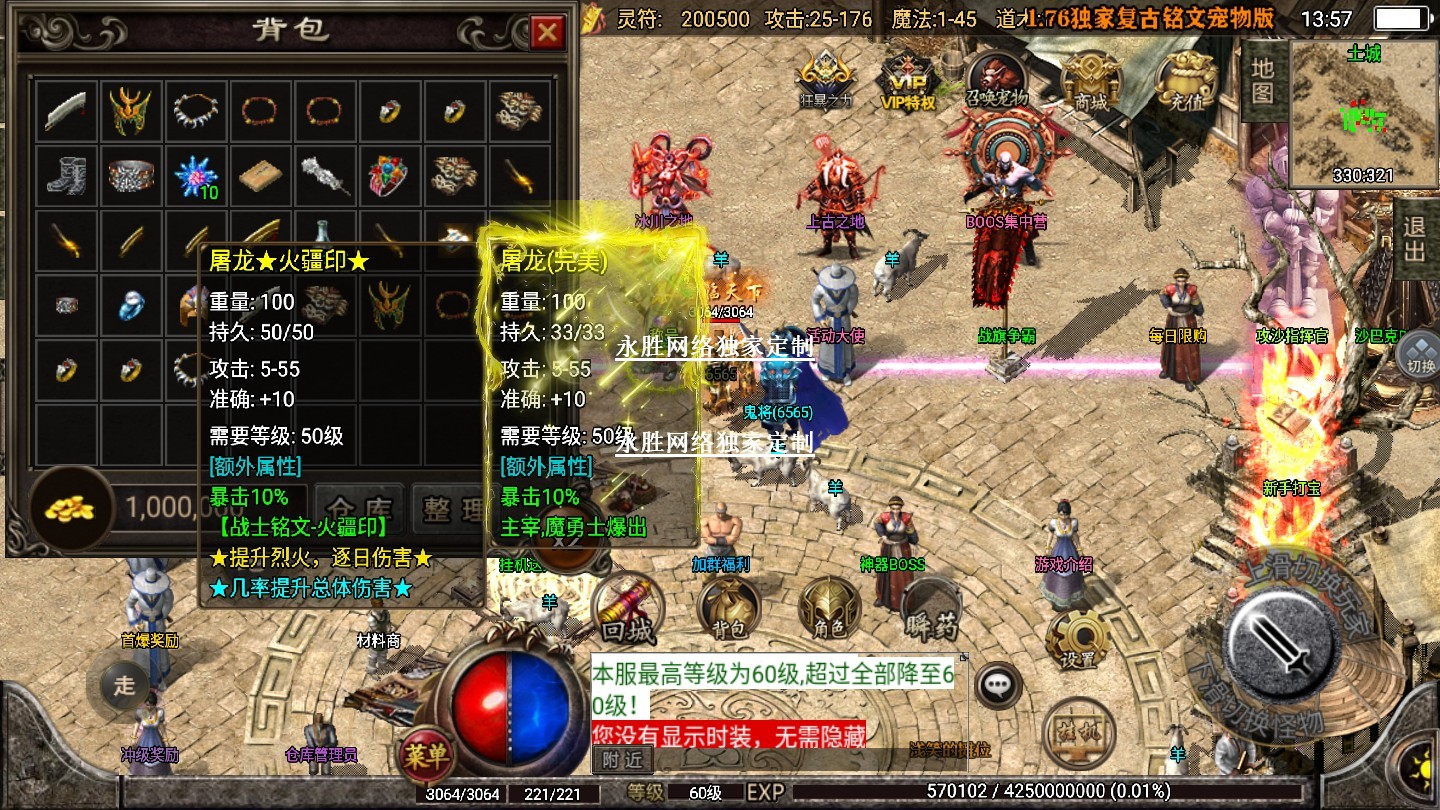The image size is (1440, 810).
Task: Open the 充值 recharge menu
Action: (1185, 78)
